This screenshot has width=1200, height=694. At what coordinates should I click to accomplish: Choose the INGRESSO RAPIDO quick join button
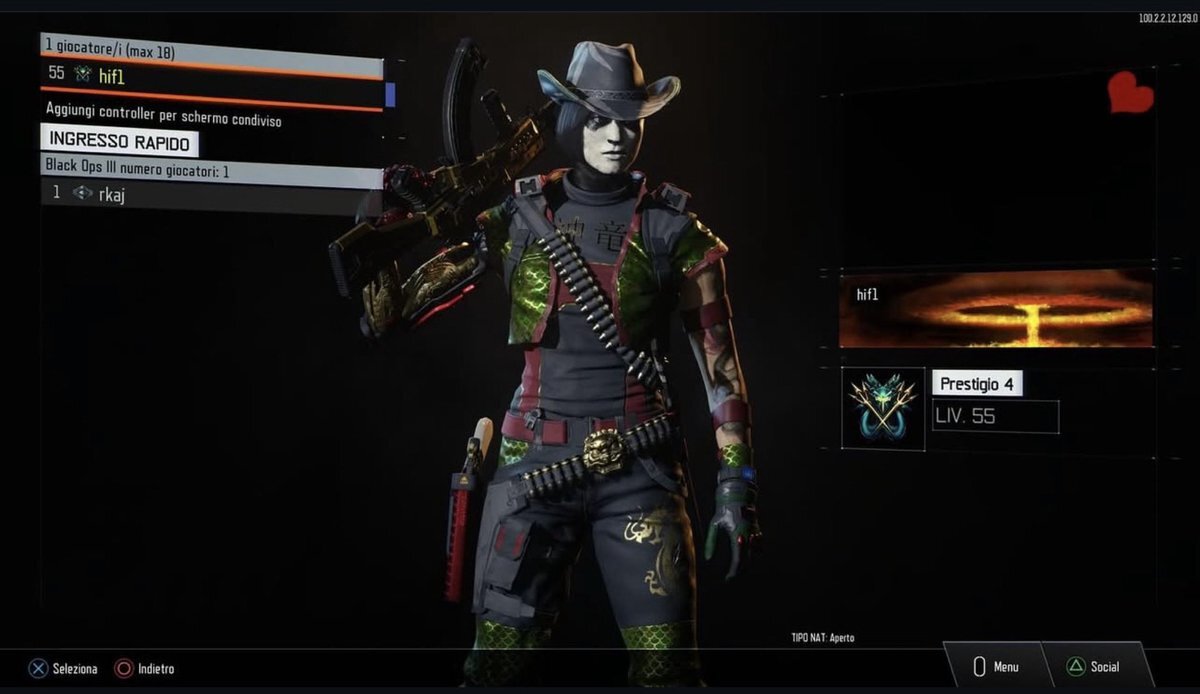(119, 142)
